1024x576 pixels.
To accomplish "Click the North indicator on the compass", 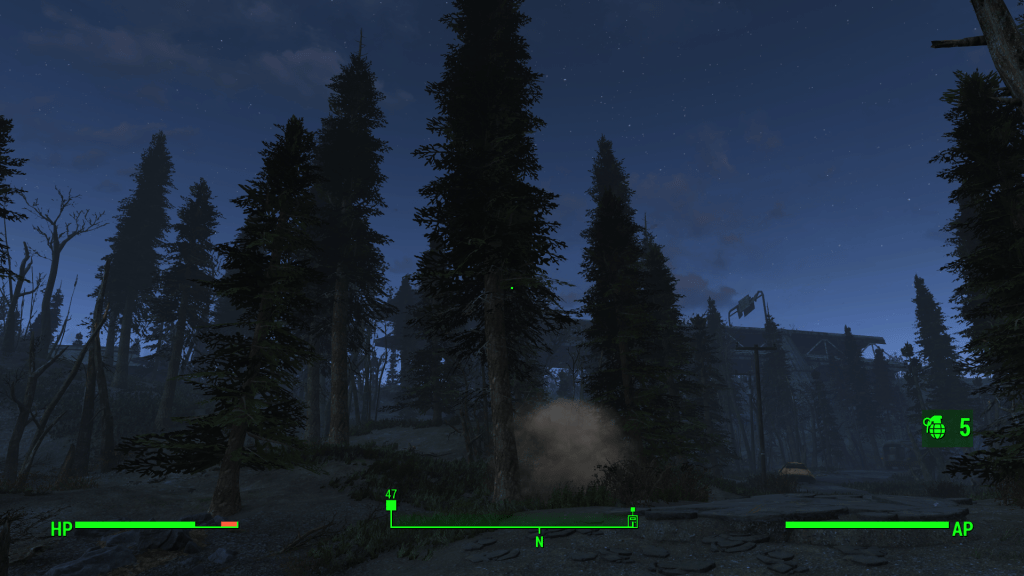I will click(x=539, y=541).
